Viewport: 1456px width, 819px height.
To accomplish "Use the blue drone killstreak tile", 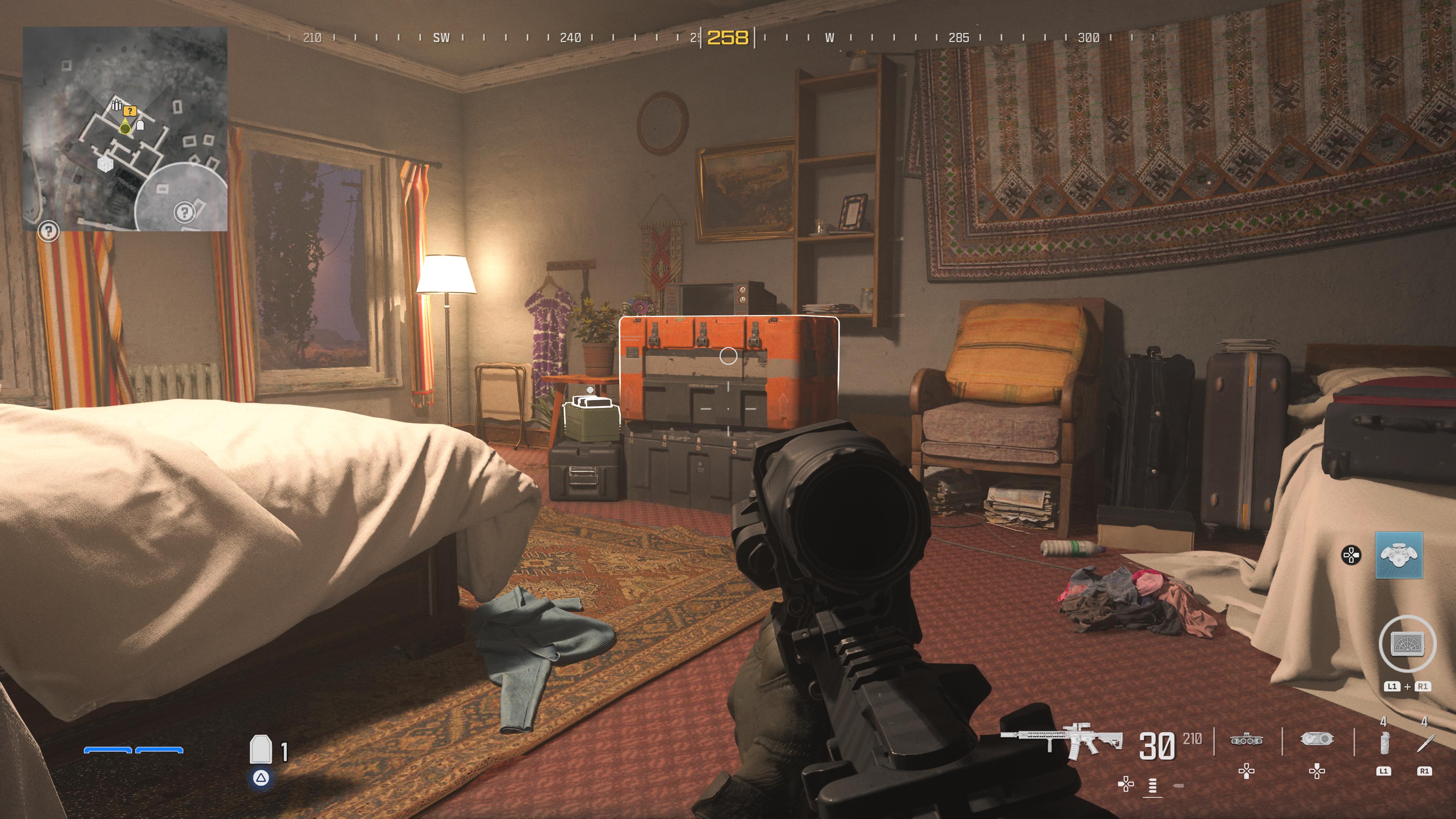I will coord(1398,555).
